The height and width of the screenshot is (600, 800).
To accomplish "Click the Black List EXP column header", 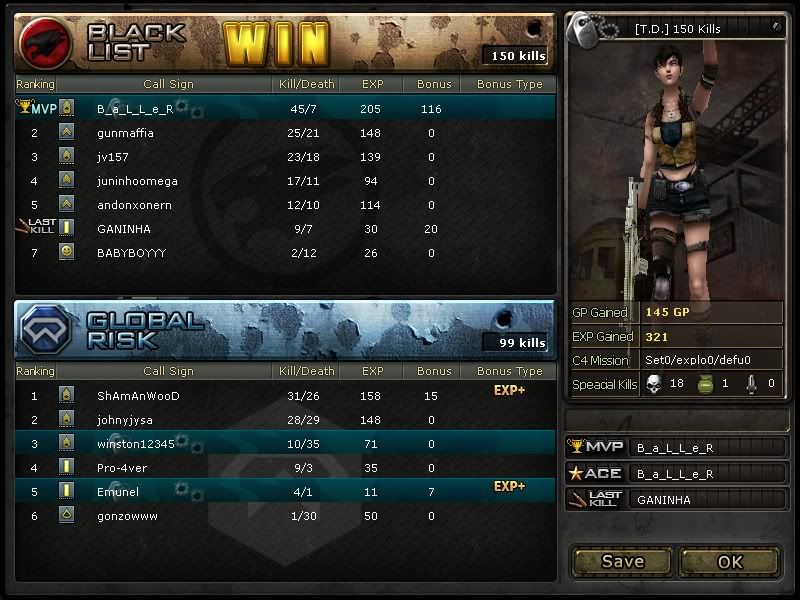I will point(373,85).
